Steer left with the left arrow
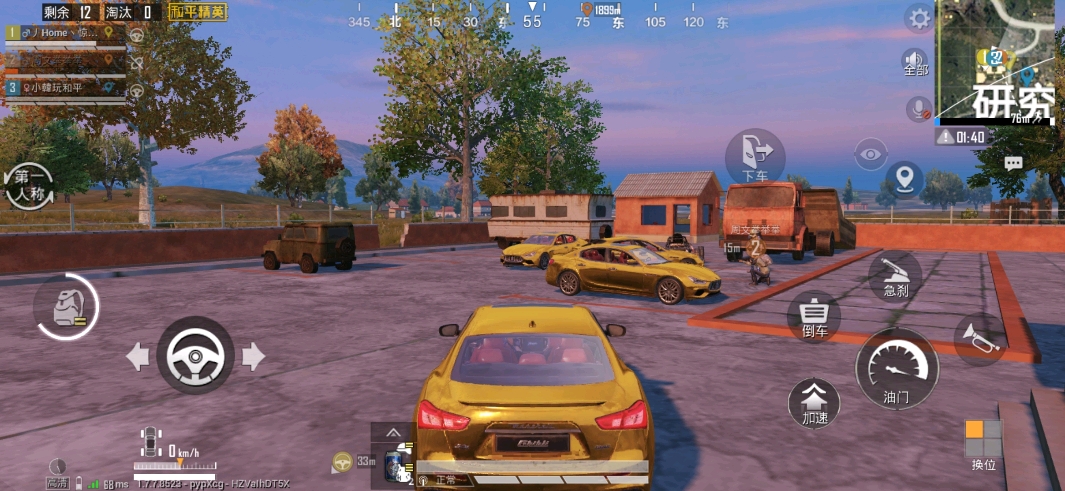The image size is (1065, 491). 138,355
